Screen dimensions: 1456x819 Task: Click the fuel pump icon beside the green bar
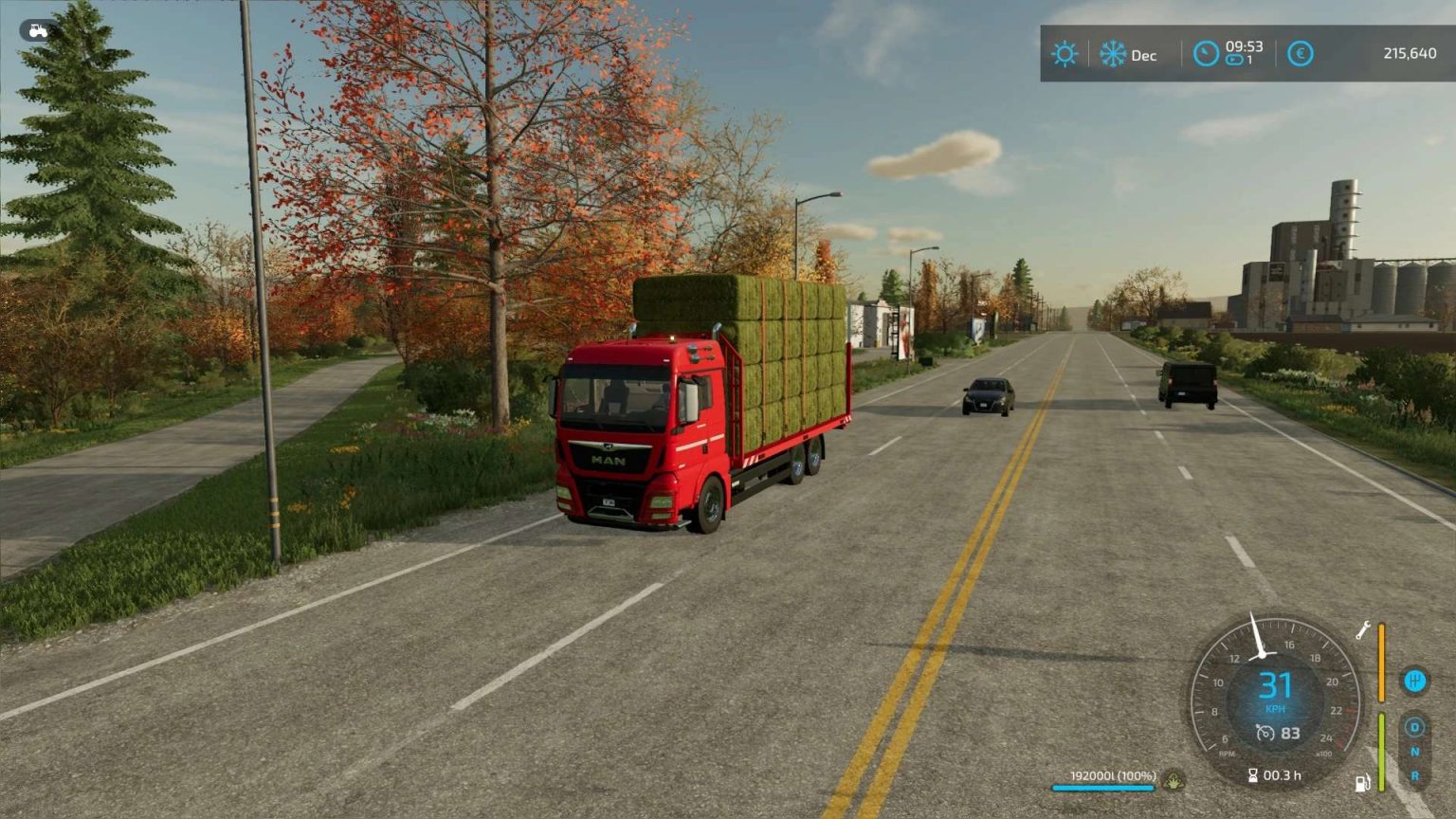[x=1362, y=785]
